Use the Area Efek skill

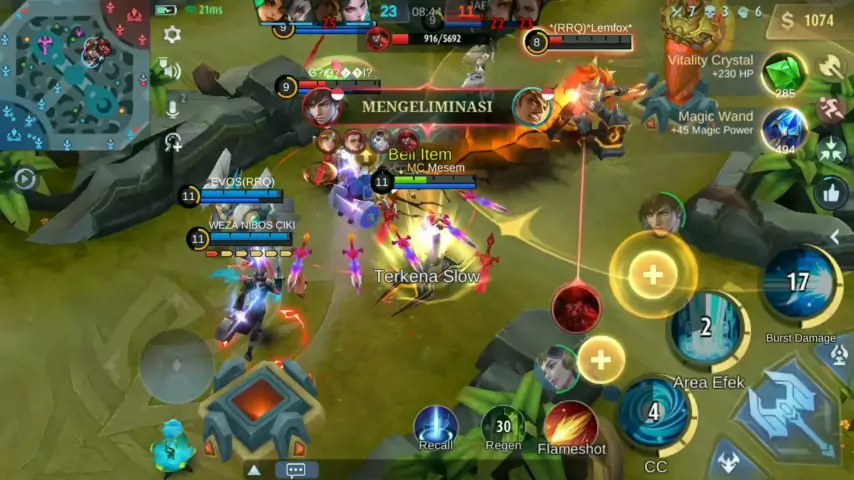[x=707, y=329]
